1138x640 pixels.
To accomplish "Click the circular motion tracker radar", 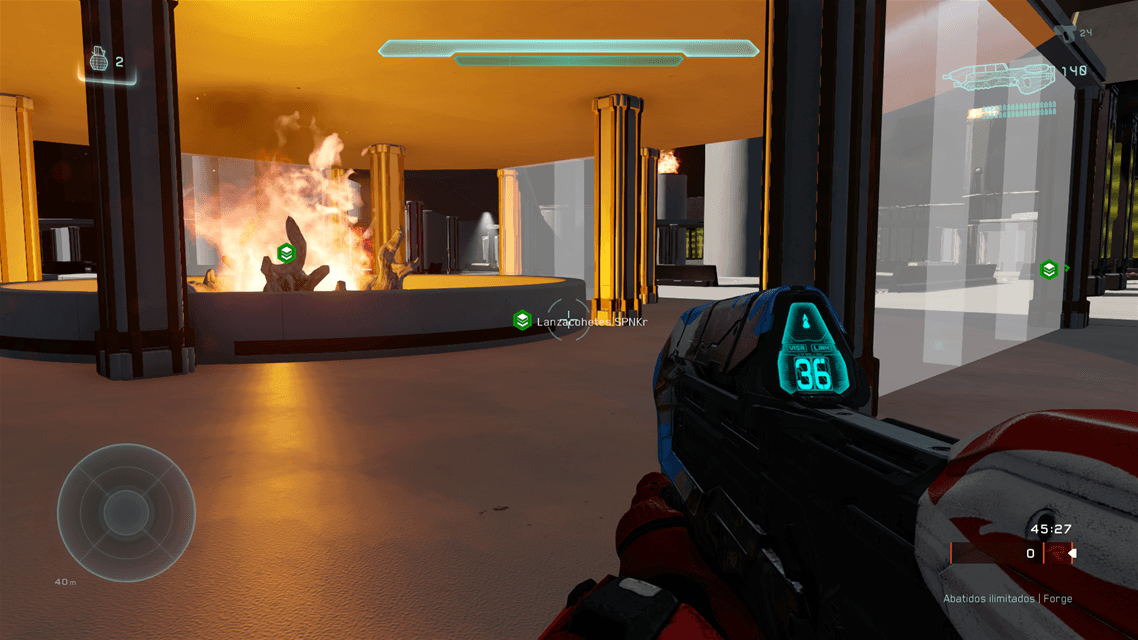I will (x=126, y=512).
